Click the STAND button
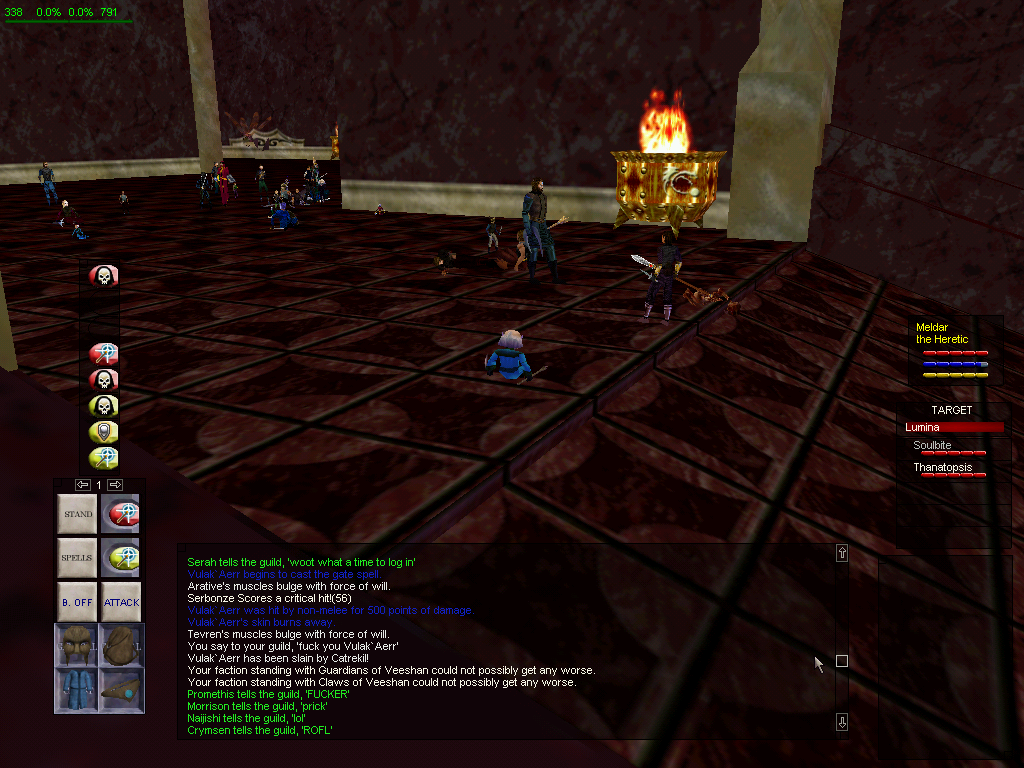The image size is (1024, 768). tap(77, 514)
